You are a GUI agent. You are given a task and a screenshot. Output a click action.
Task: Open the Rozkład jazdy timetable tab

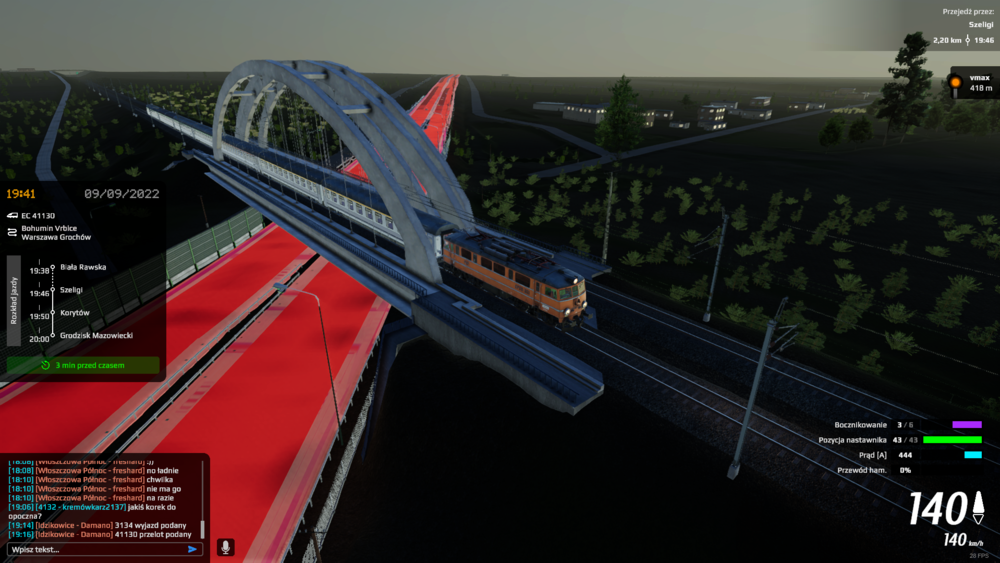click(14, 300)
